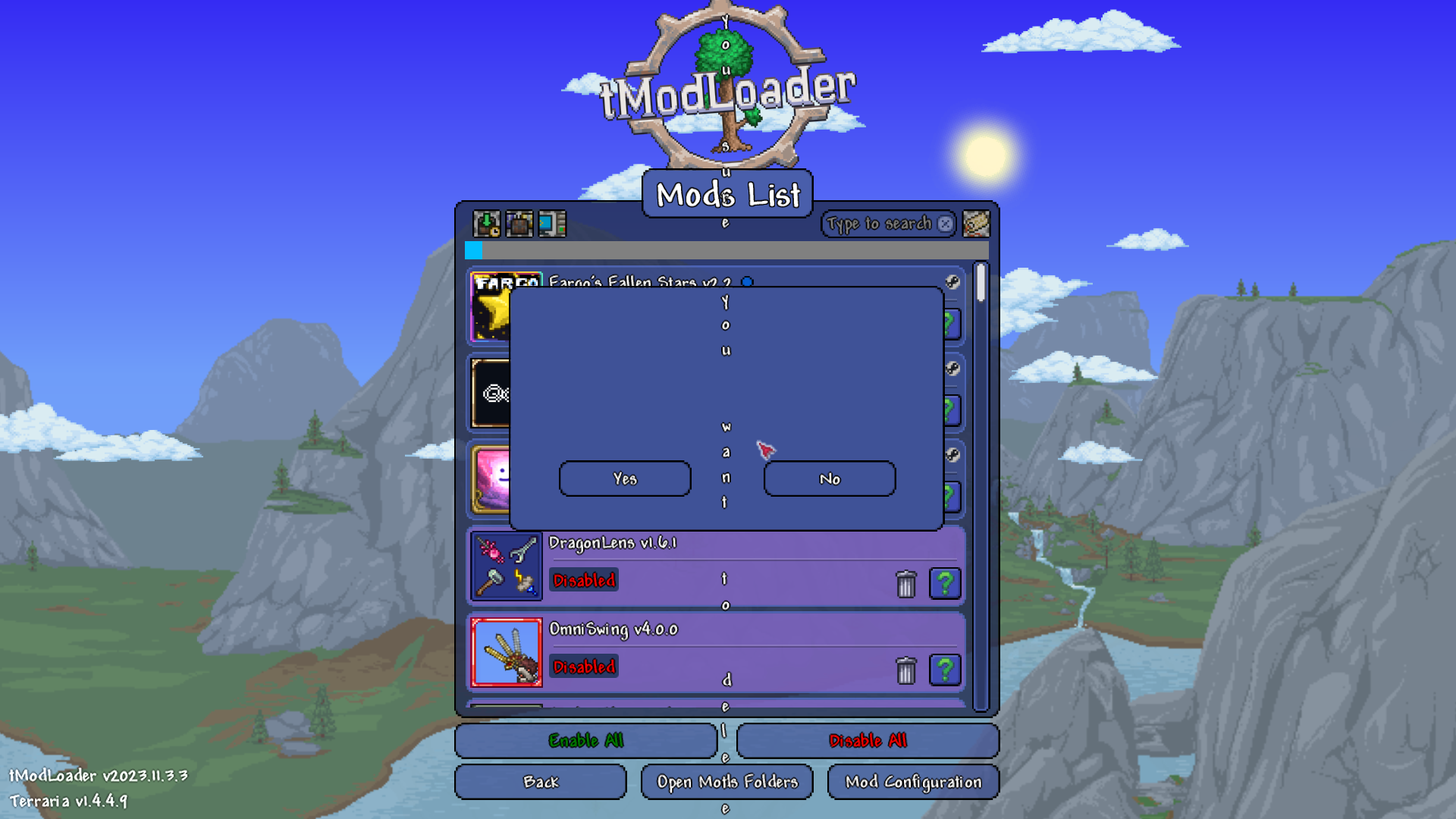Open OmniSwing's question mark info
This screenshot has height=819, width=1456.
945,670
